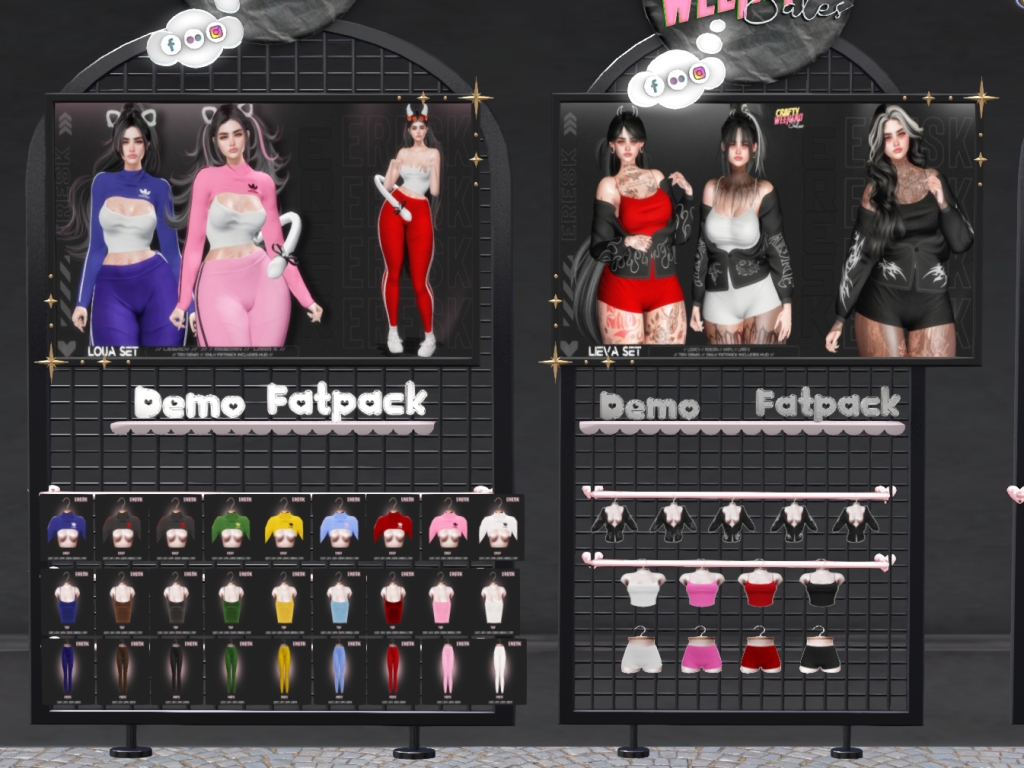This screenshot has height=768, width=1024.
Task: Pick the red leggings tile
Action: 392,670
